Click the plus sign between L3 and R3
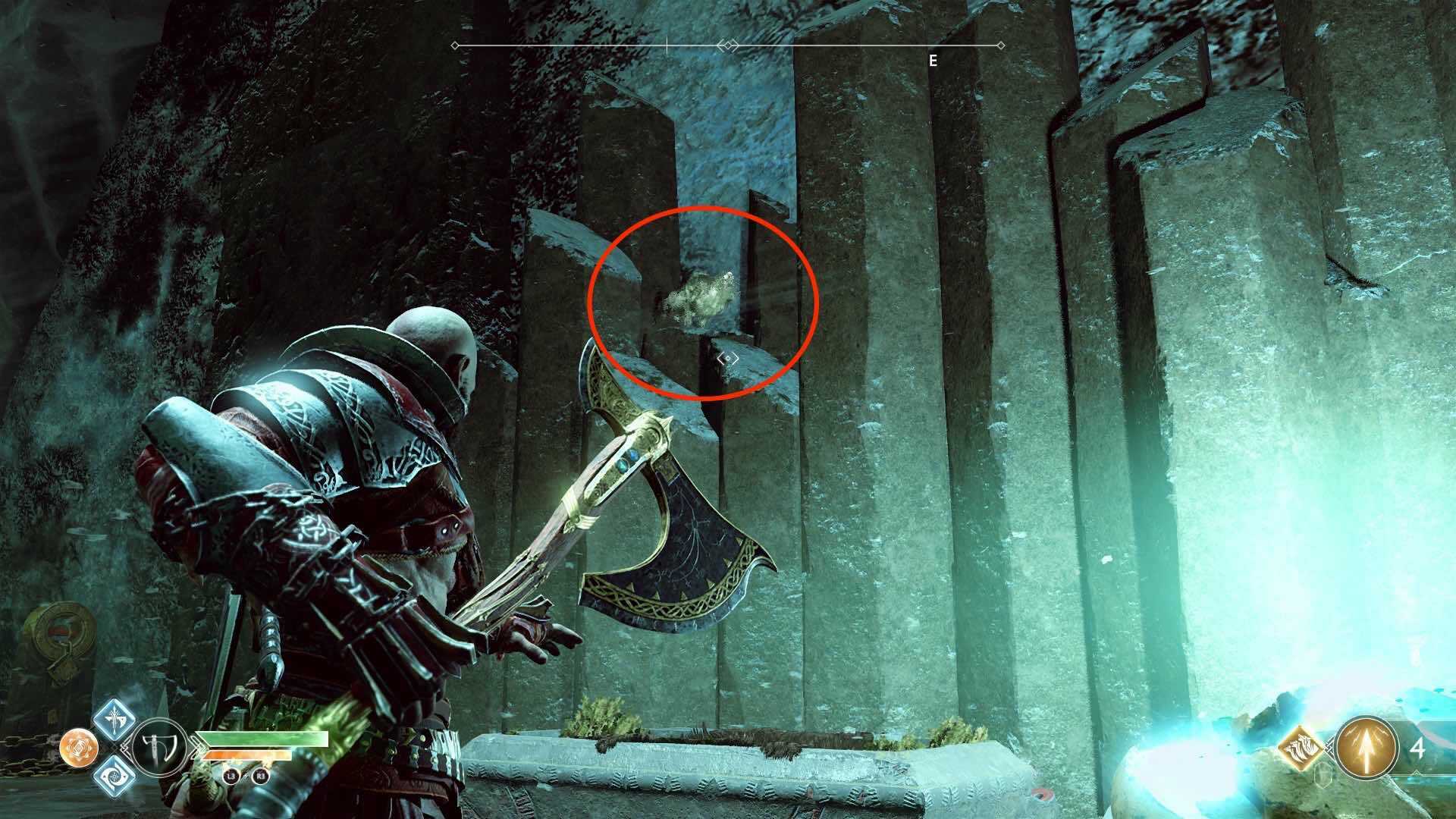This screenshot has height=819, width=1456. click(246, 777)
